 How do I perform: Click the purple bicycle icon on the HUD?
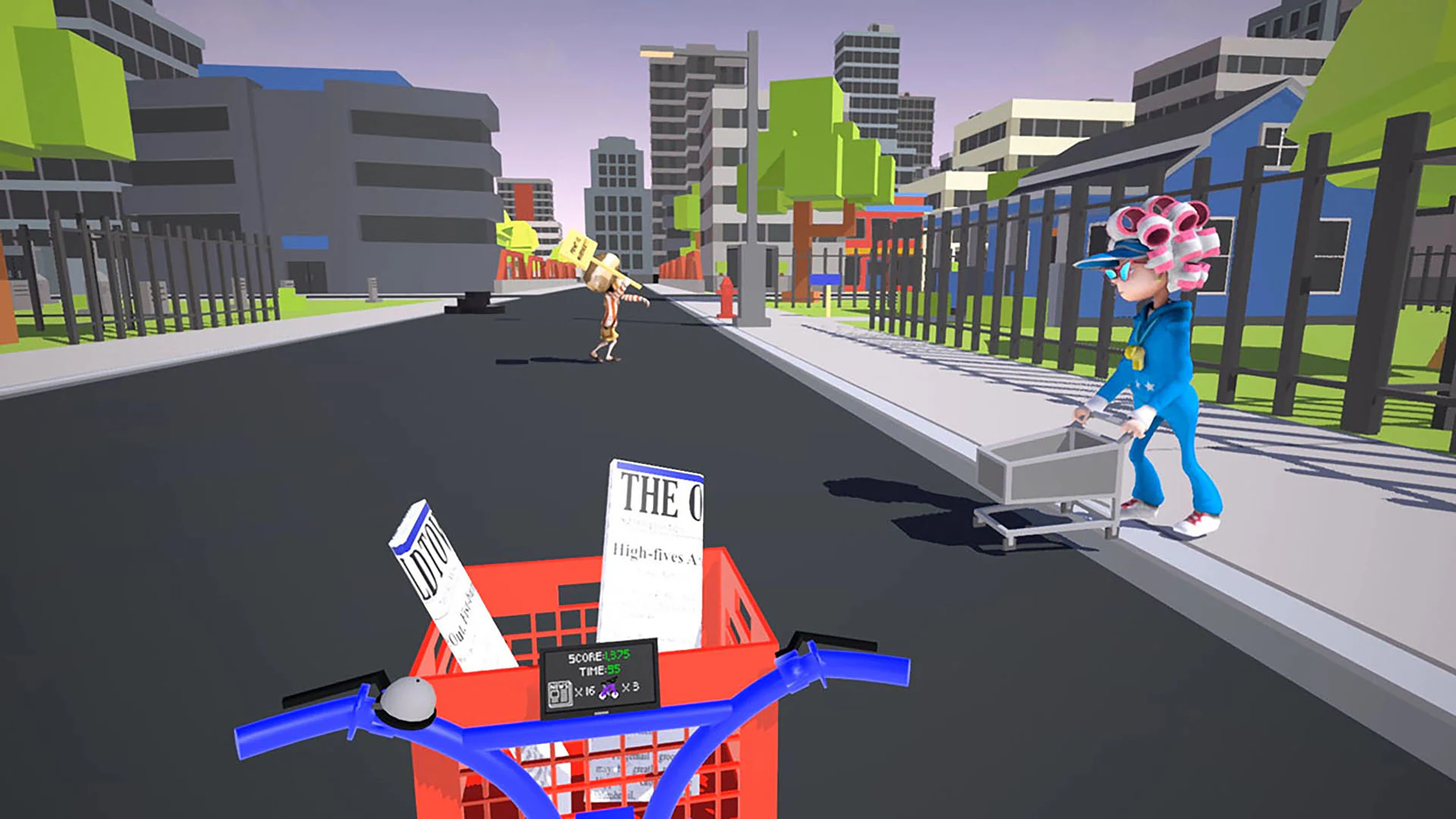pos(608,689)
